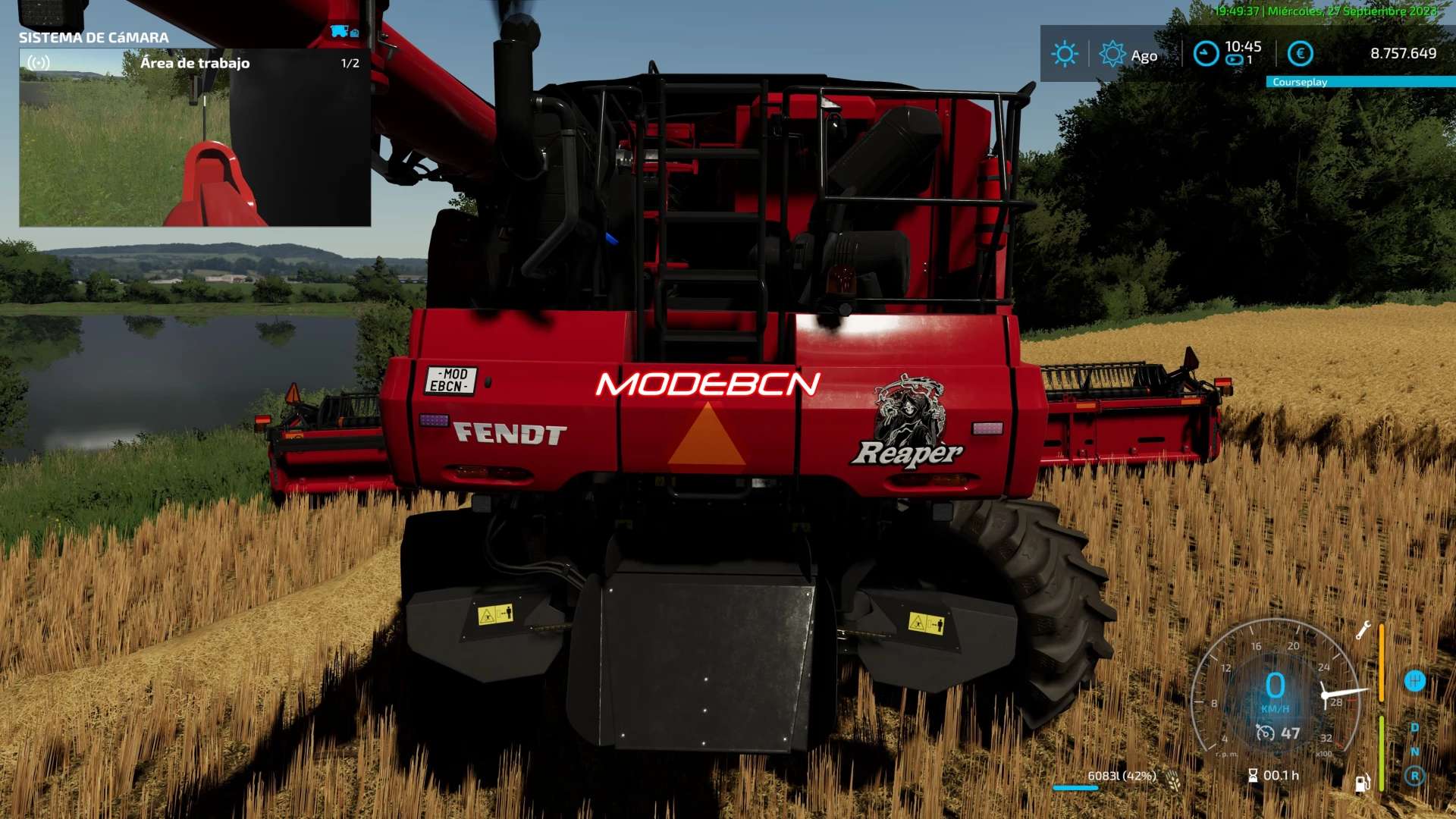Screen dimensions: 1456x819
Task: Toggle Neutral gear indicator N
Action: pyautogui.click(x=1416, y=752)
